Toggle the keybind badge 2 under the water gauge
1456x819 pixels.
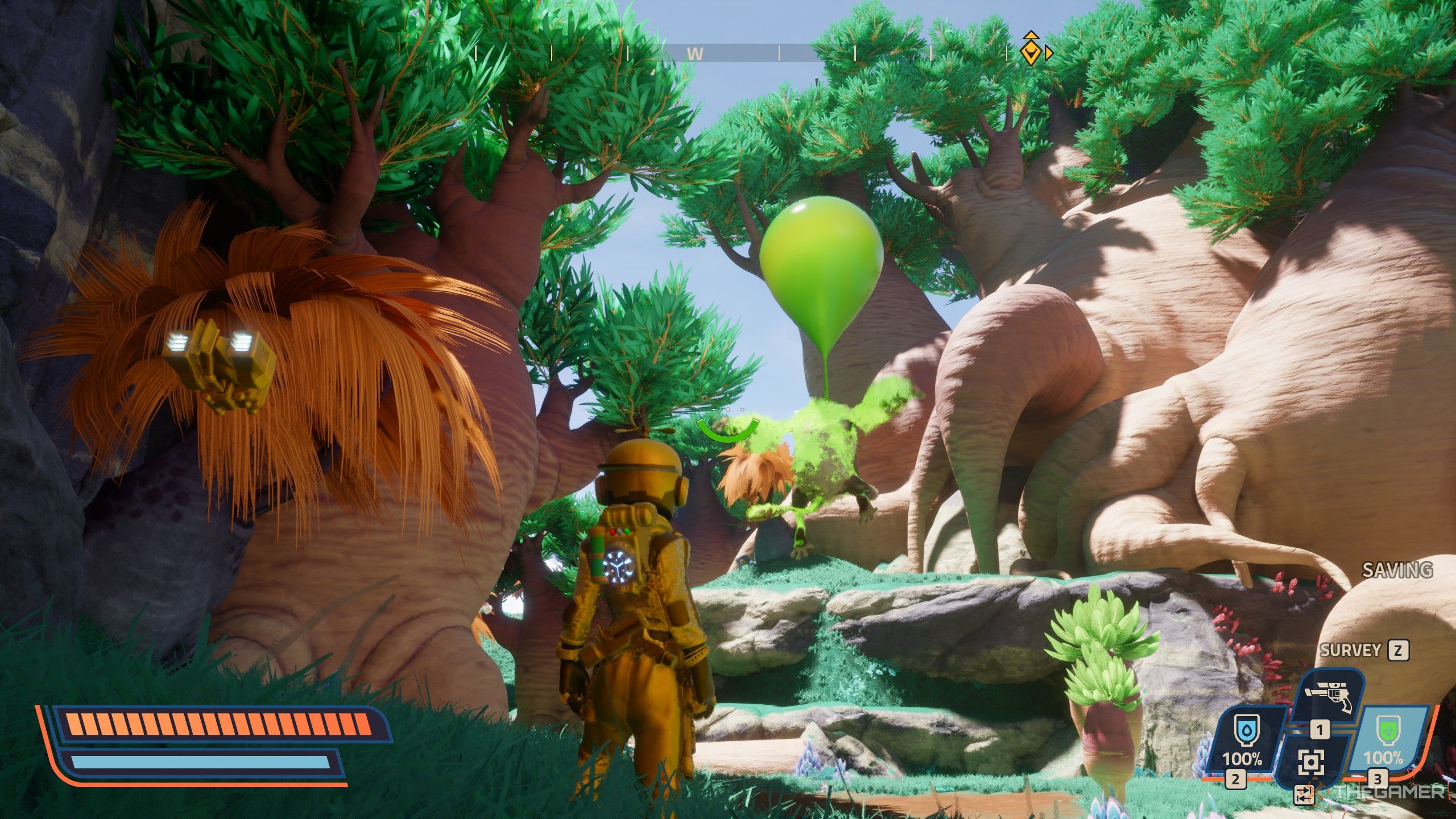point(1235,780)
